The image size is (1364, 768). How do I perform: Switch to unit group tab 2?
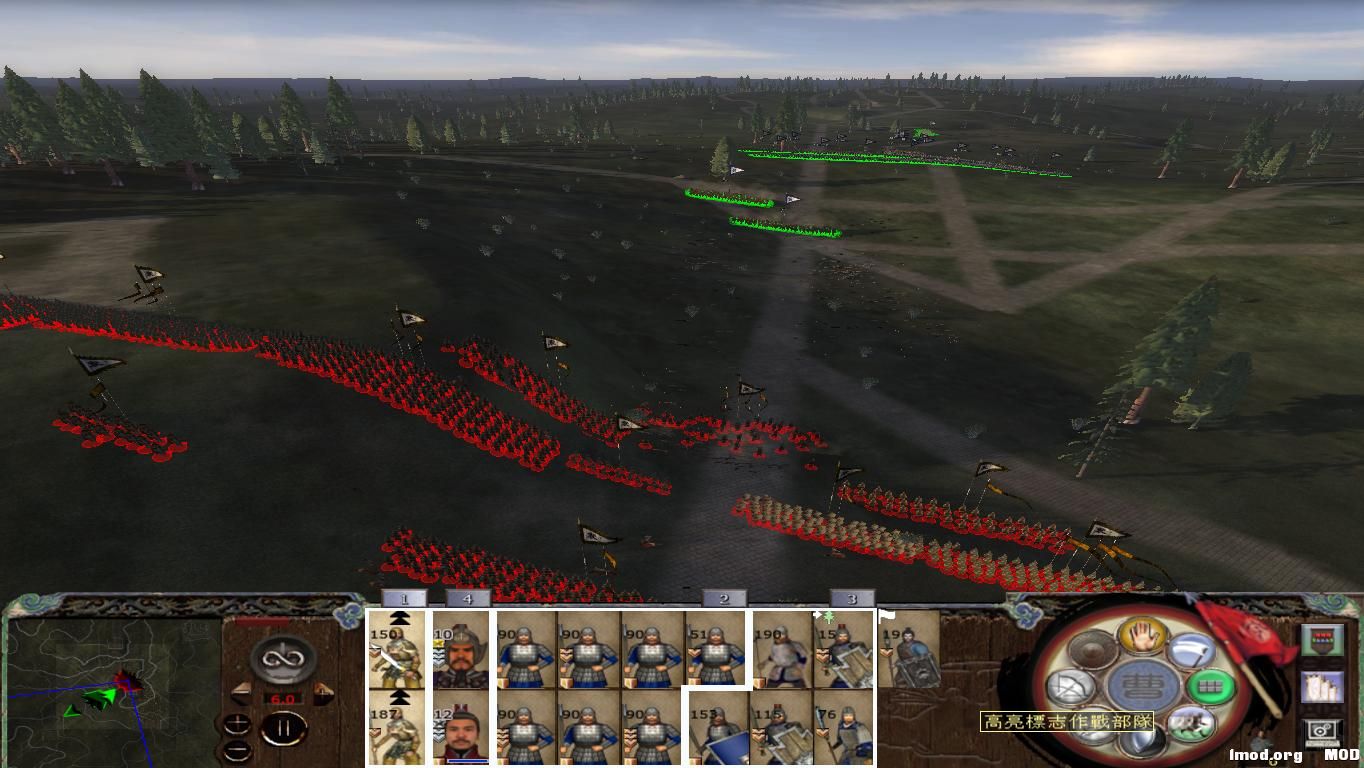[722, 597]
